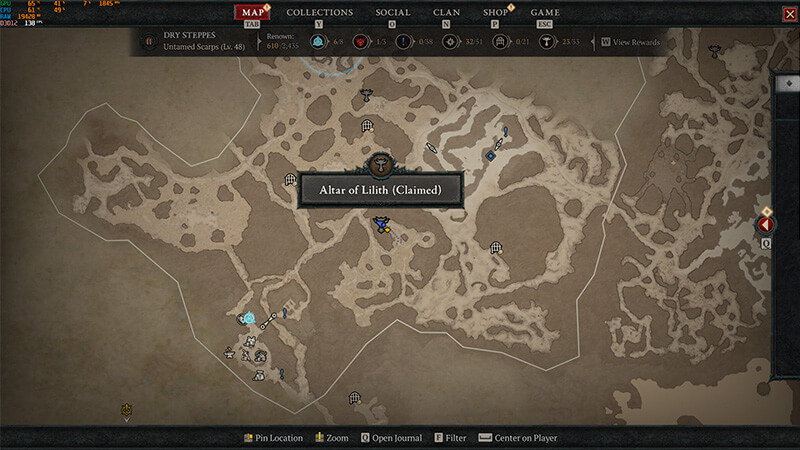
Task: Open the Game menu tab
Action: click(545, 12)
